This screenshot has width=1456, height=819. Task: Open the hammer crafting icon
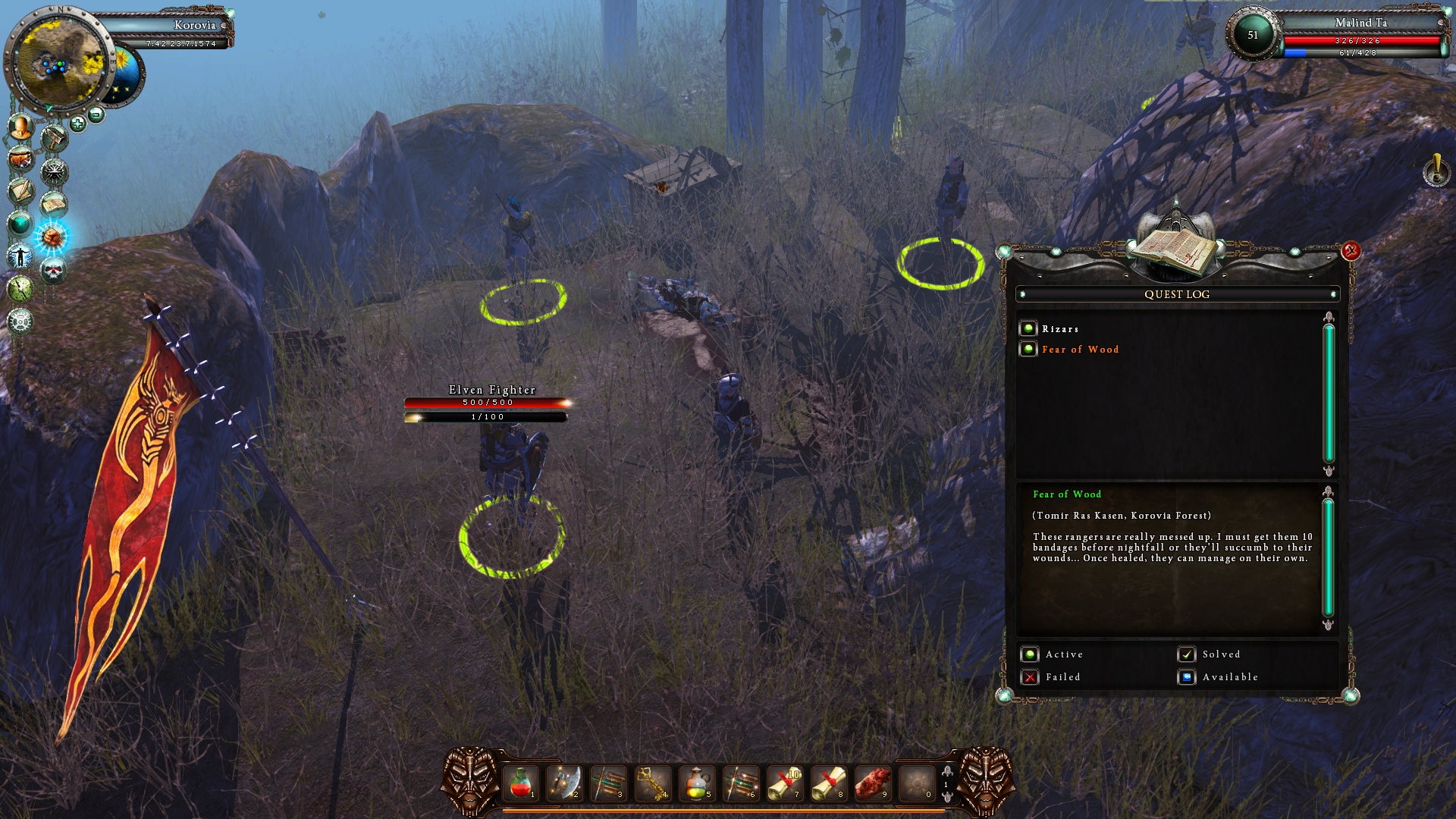[54, 139]
